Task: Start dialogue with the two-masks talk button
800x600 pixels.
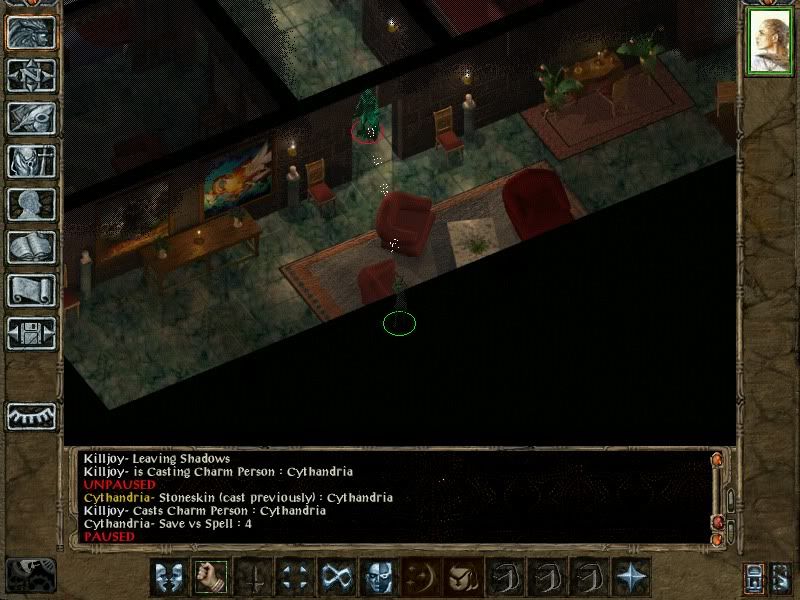Action: [x=170, y=576]
